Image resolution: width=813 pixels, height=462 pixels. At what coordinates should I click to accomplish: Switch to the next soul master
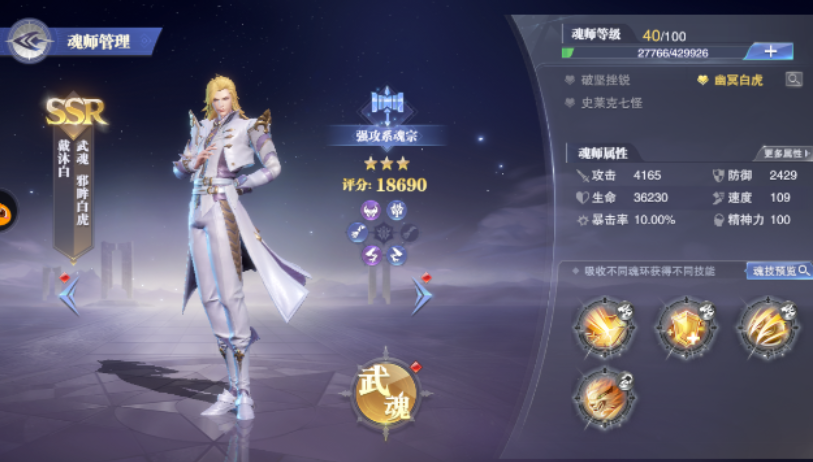(x=422, y=294)
